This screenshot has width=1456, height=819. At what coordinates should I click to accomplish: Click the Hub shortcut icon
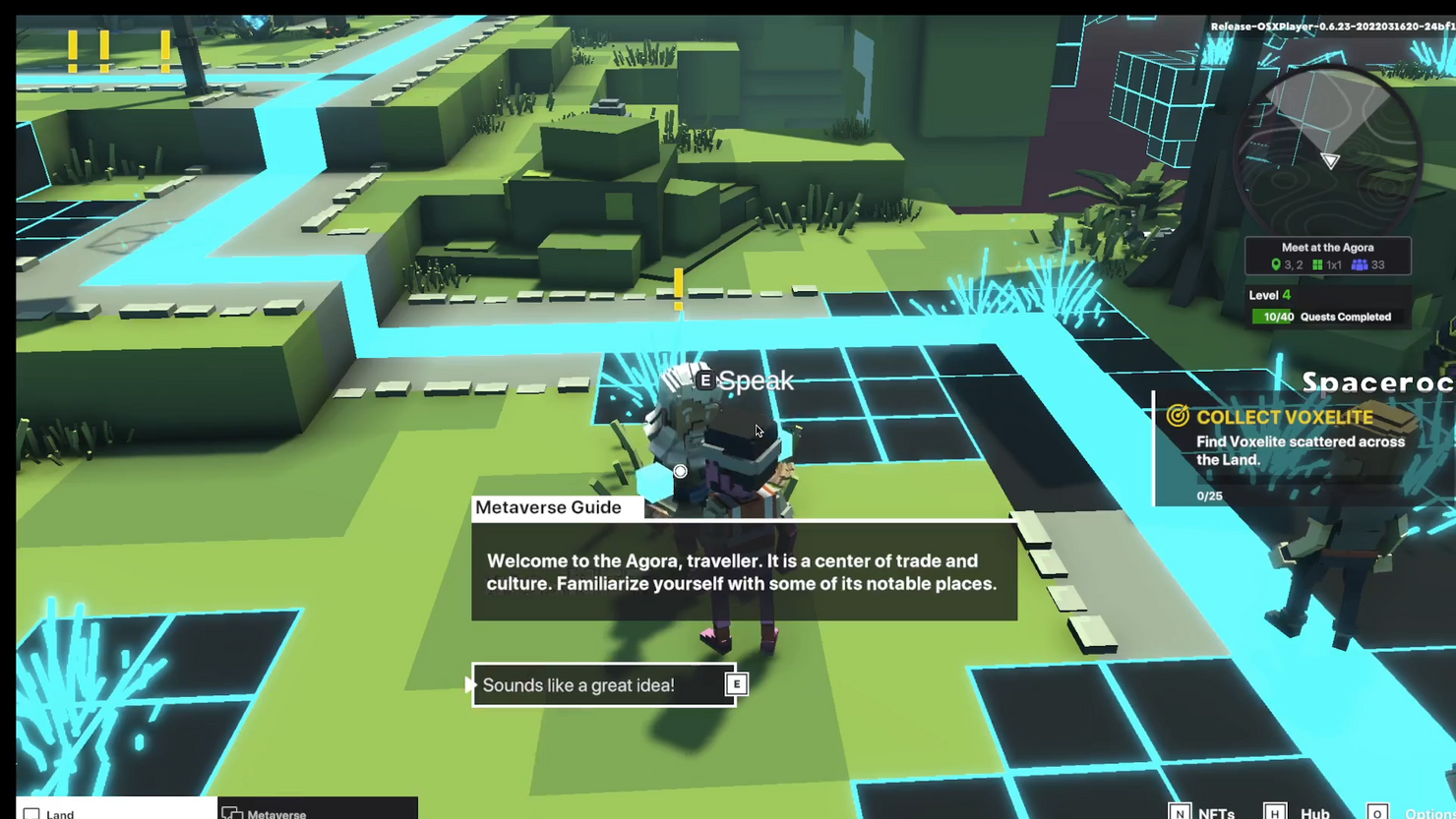1275,812
